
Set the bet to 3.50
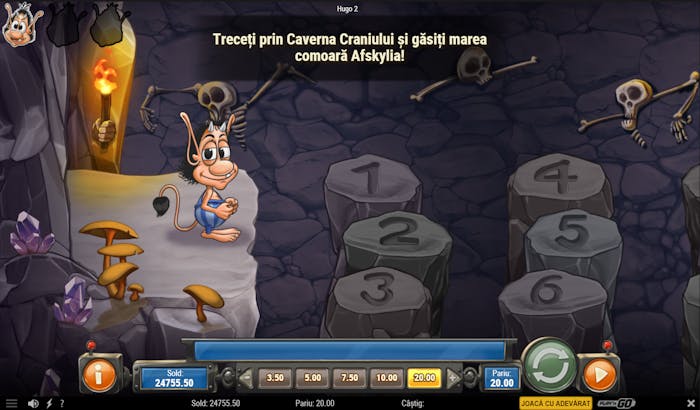click(277, 378)
